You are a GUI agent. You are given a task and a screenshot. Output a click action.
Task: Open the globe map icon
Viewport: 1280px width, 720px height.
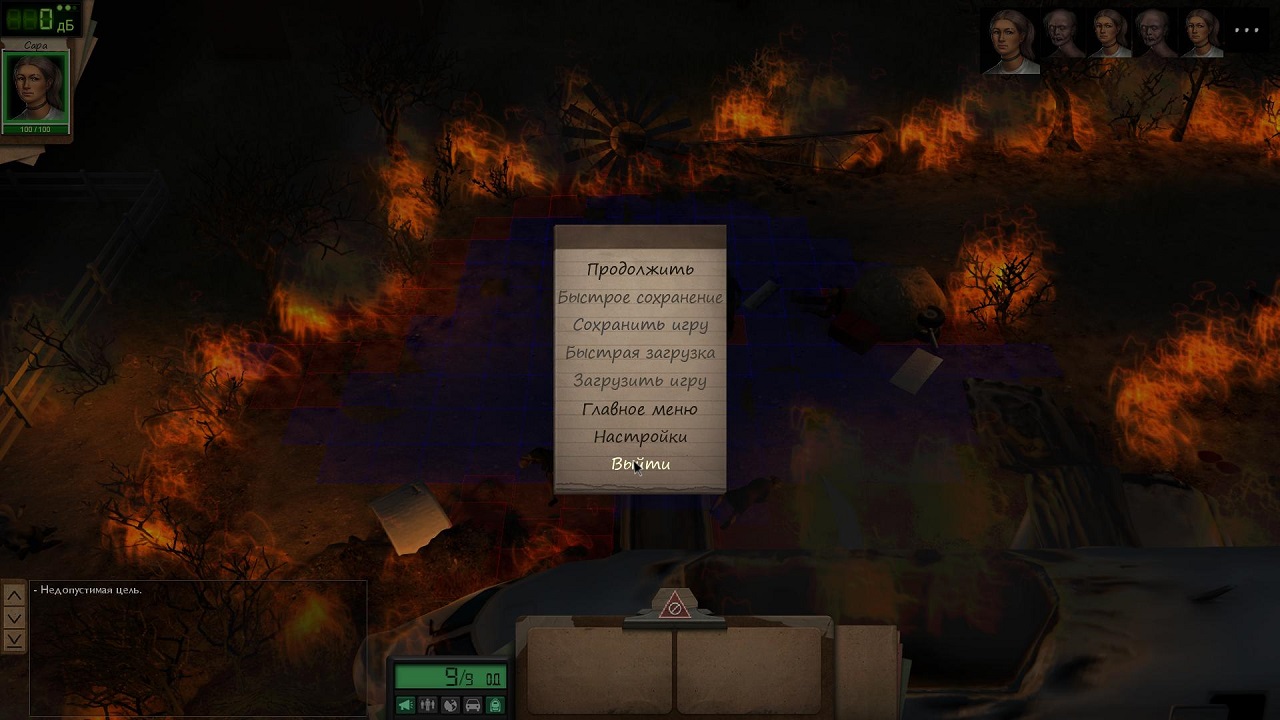pos(450,705)
